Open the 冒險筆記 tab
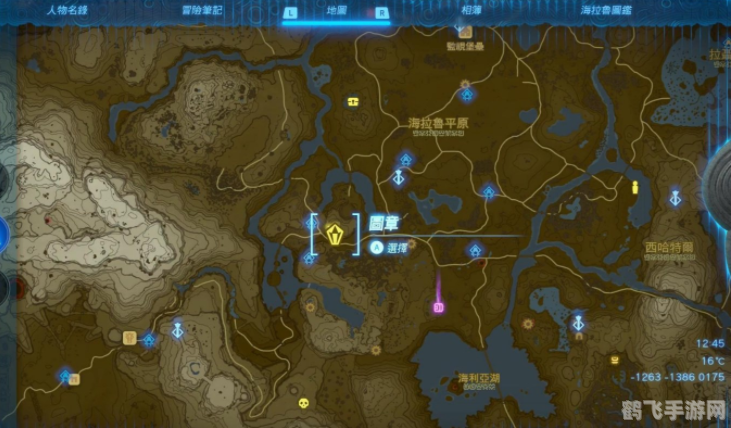Screen dimensions: 731x428 click(203, 11)
